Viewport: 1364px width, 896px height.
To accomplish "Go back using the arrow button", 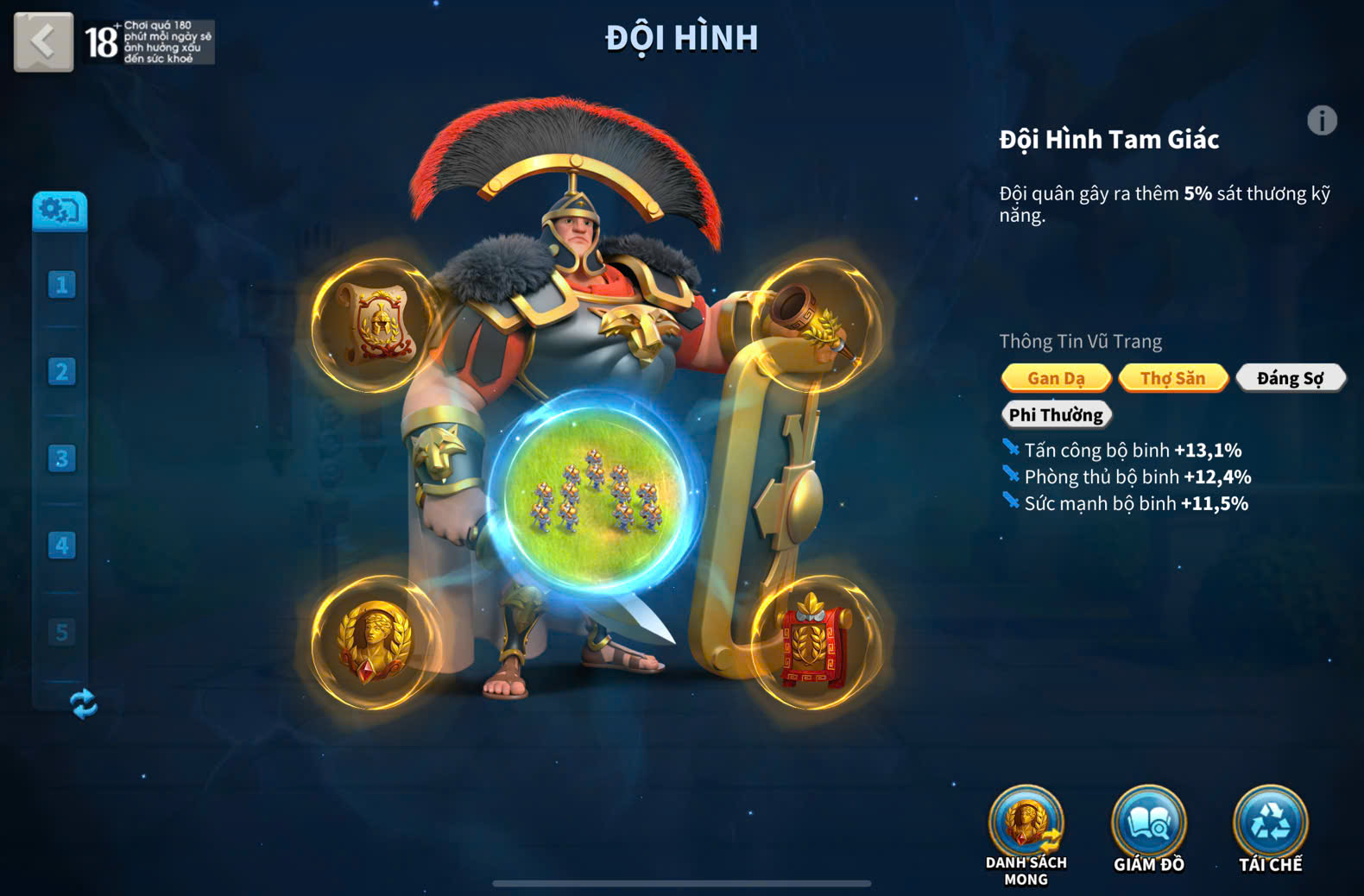I will (x=43, y=41).
